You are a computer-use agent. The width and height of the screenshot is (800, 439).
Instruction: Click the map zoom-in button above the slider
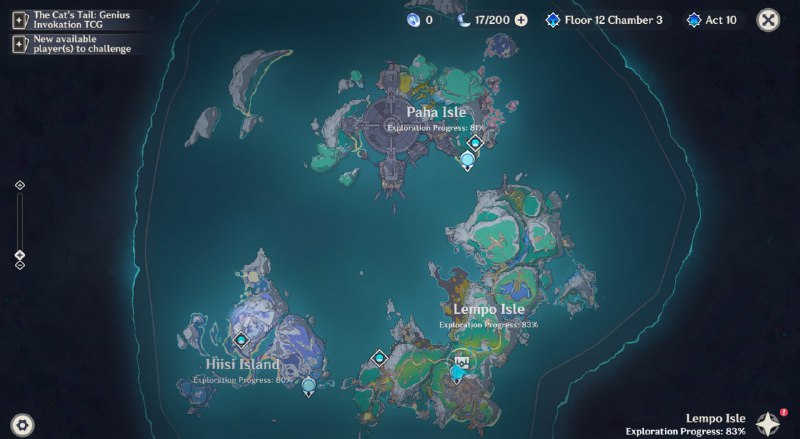pos(19,185)
